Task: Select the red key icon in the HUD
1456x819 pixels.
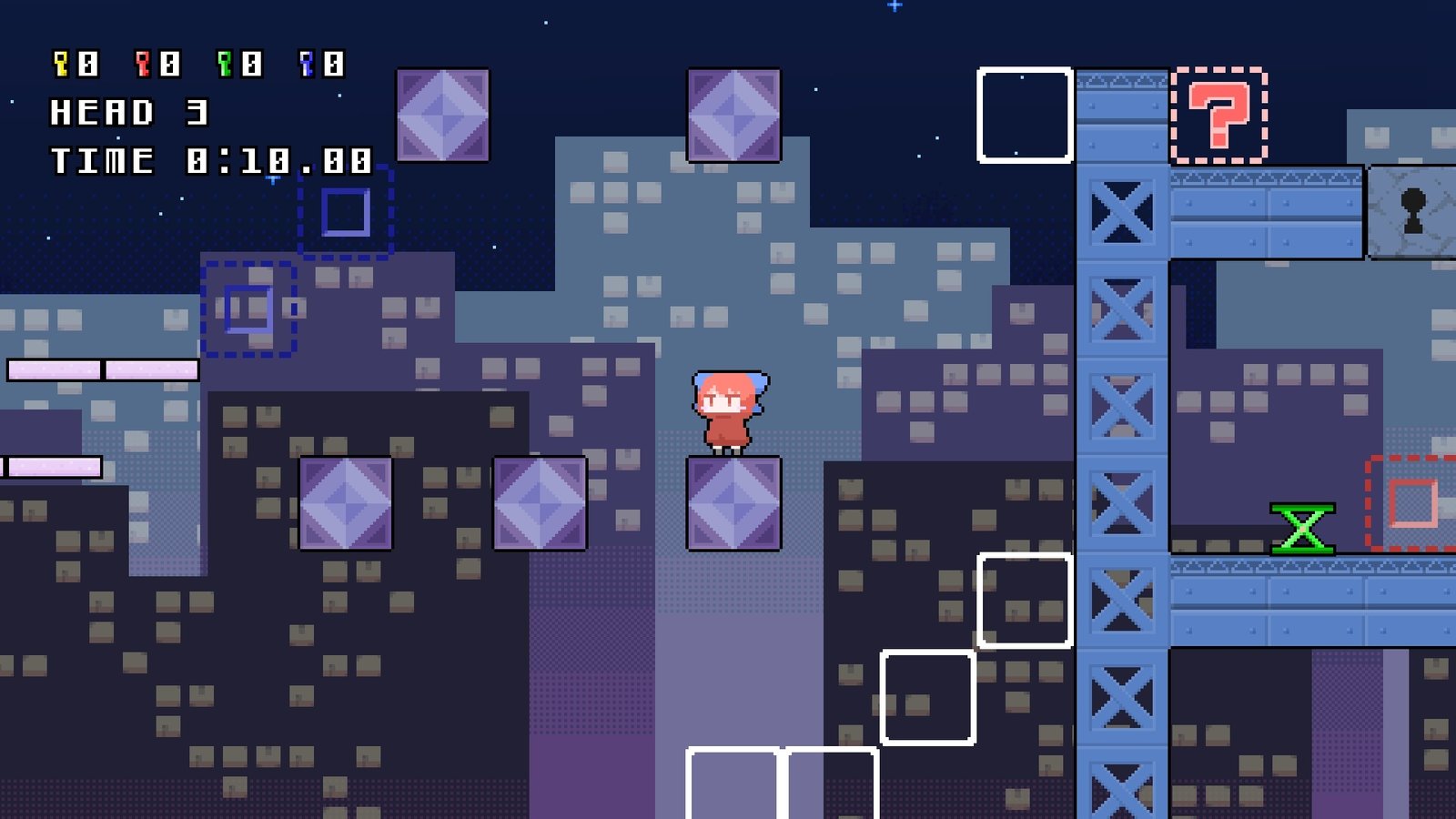Action: point(141,62)
